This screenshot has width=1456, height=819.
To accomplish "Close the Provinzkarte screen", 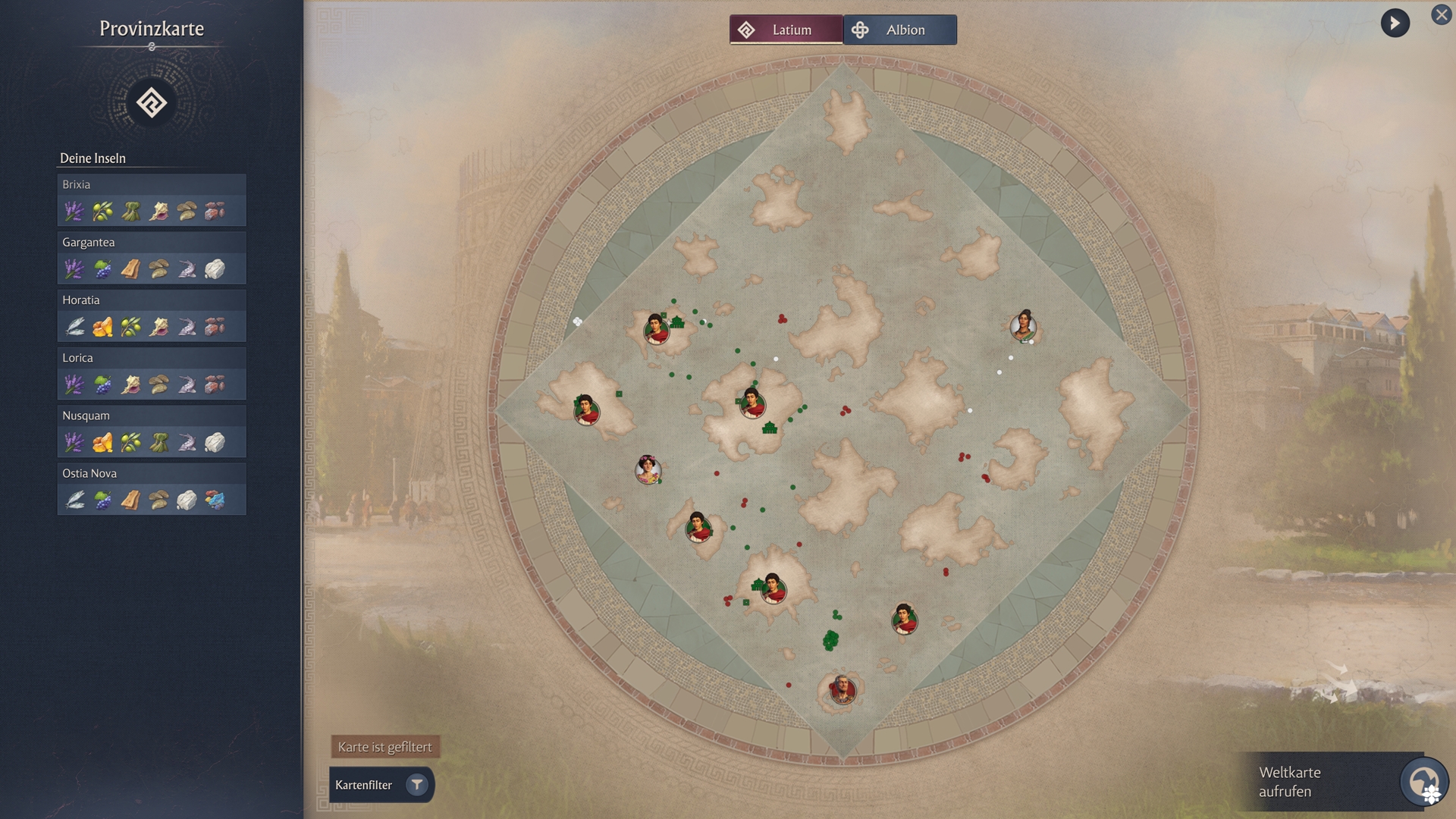I will click(x=1441, y=14).
